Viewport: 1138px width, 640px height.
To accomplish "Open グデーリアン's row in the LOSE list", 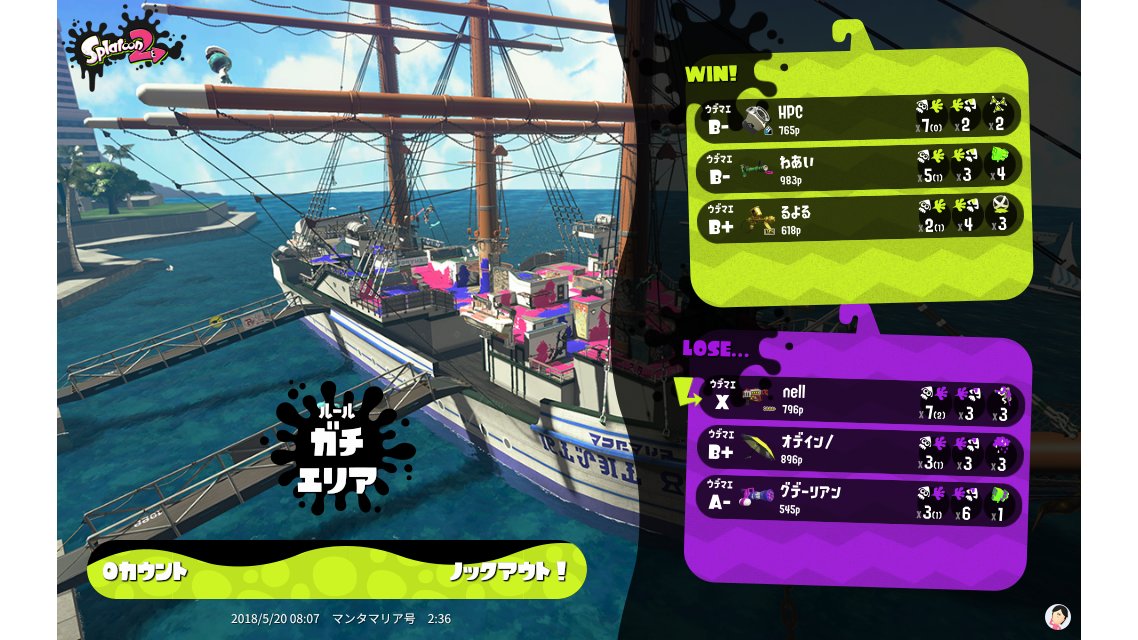I will (858, 502).
